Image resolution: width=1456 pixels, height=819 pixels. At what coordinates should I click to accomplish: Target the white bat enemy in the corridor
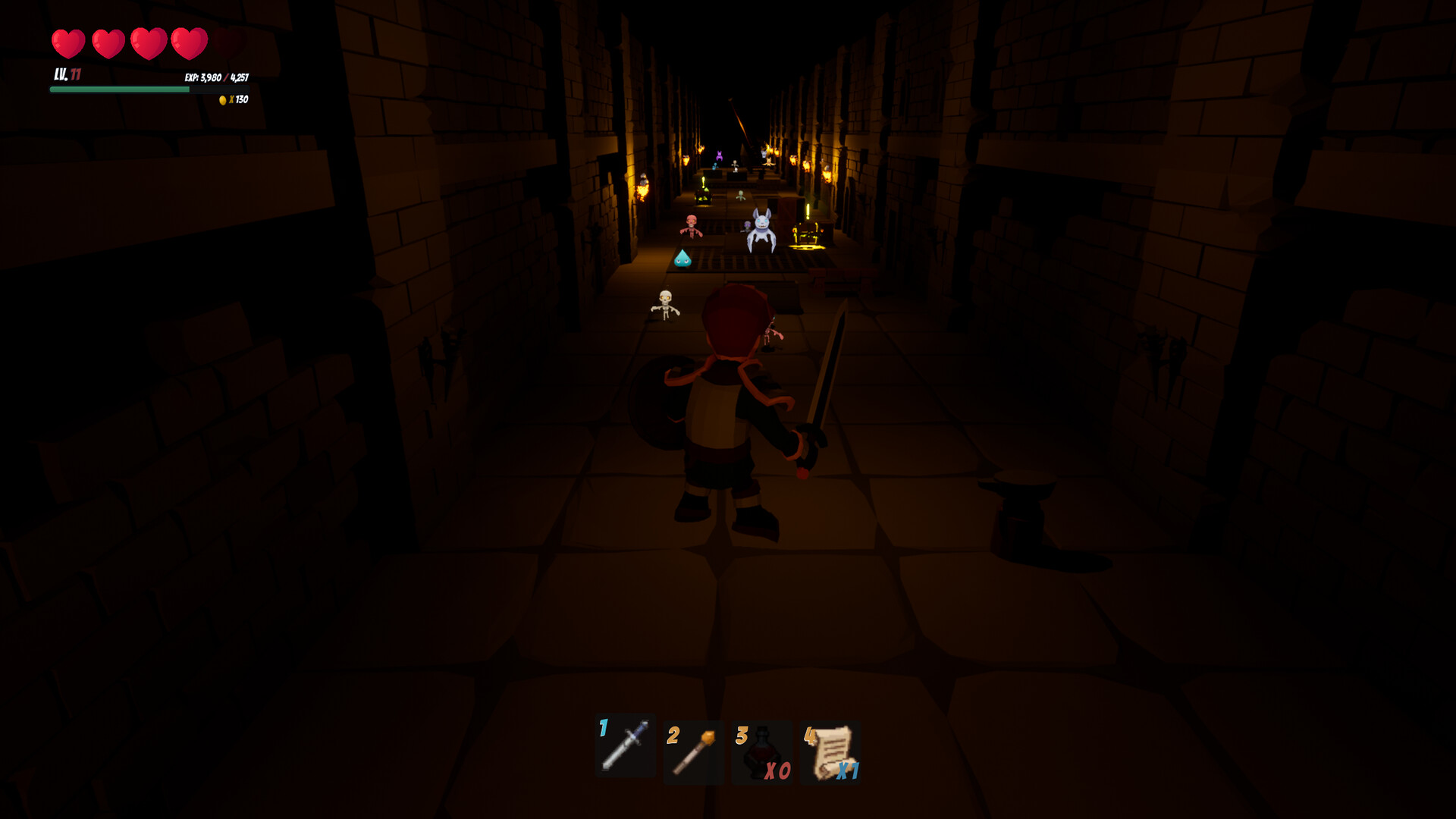(761, 227)
